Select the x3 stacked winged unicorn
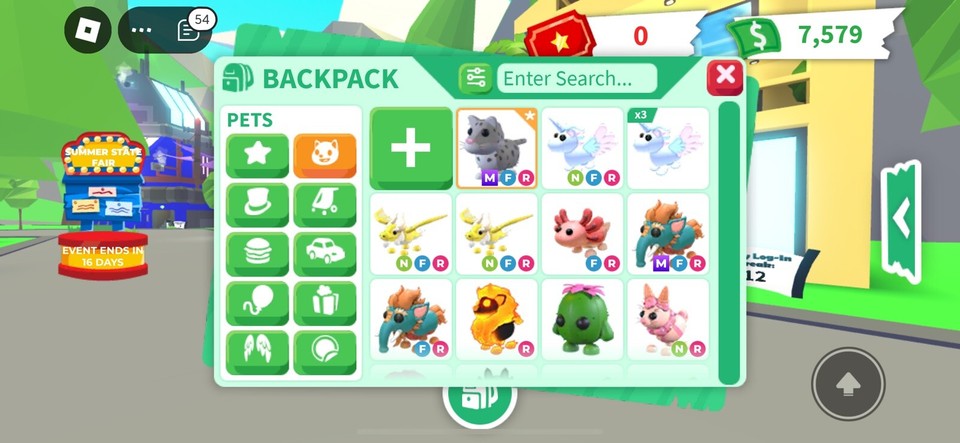 point(667,148)
